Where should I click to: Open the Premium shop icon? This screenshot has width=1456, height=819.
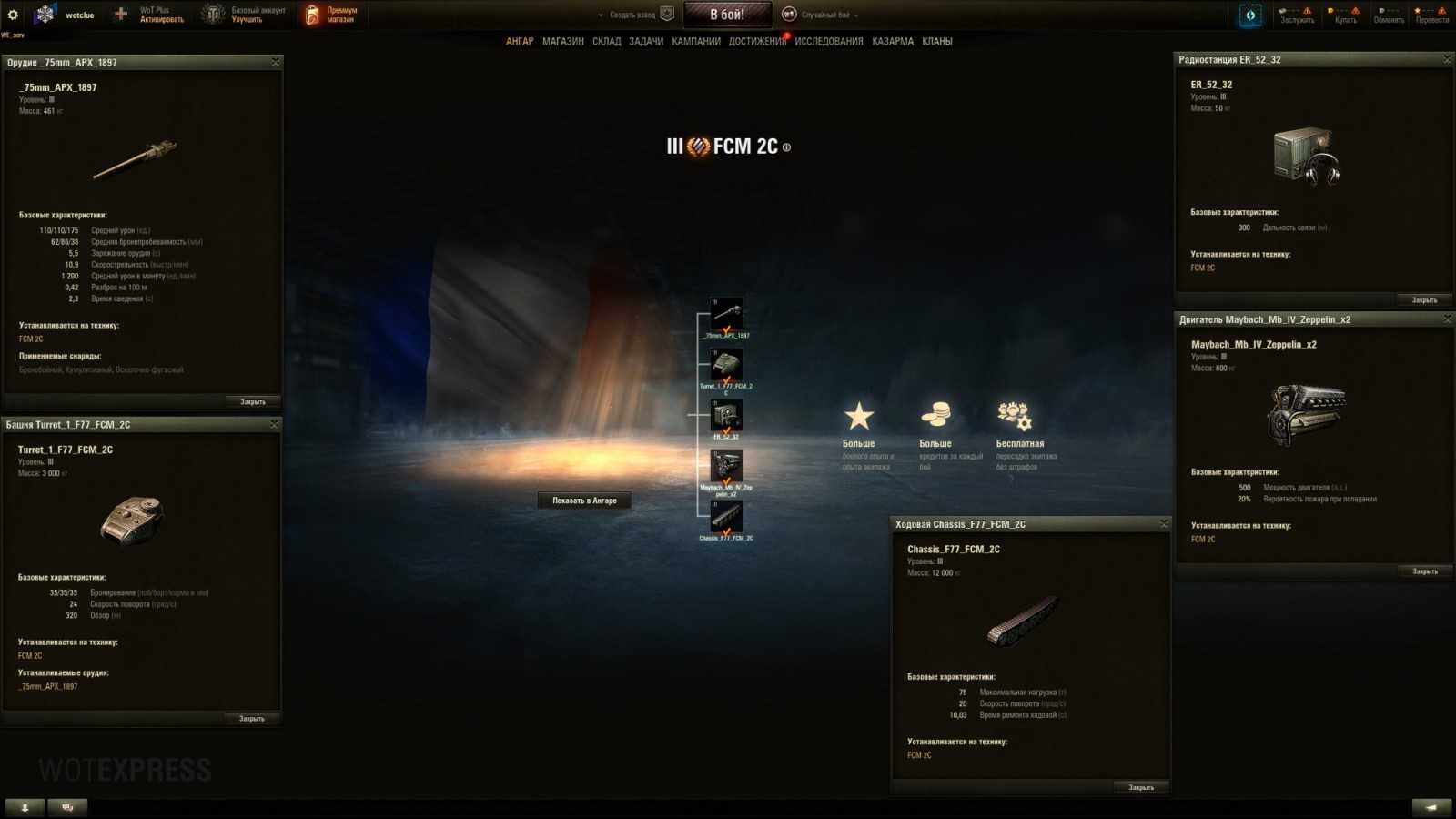click(x=312, y=14)
